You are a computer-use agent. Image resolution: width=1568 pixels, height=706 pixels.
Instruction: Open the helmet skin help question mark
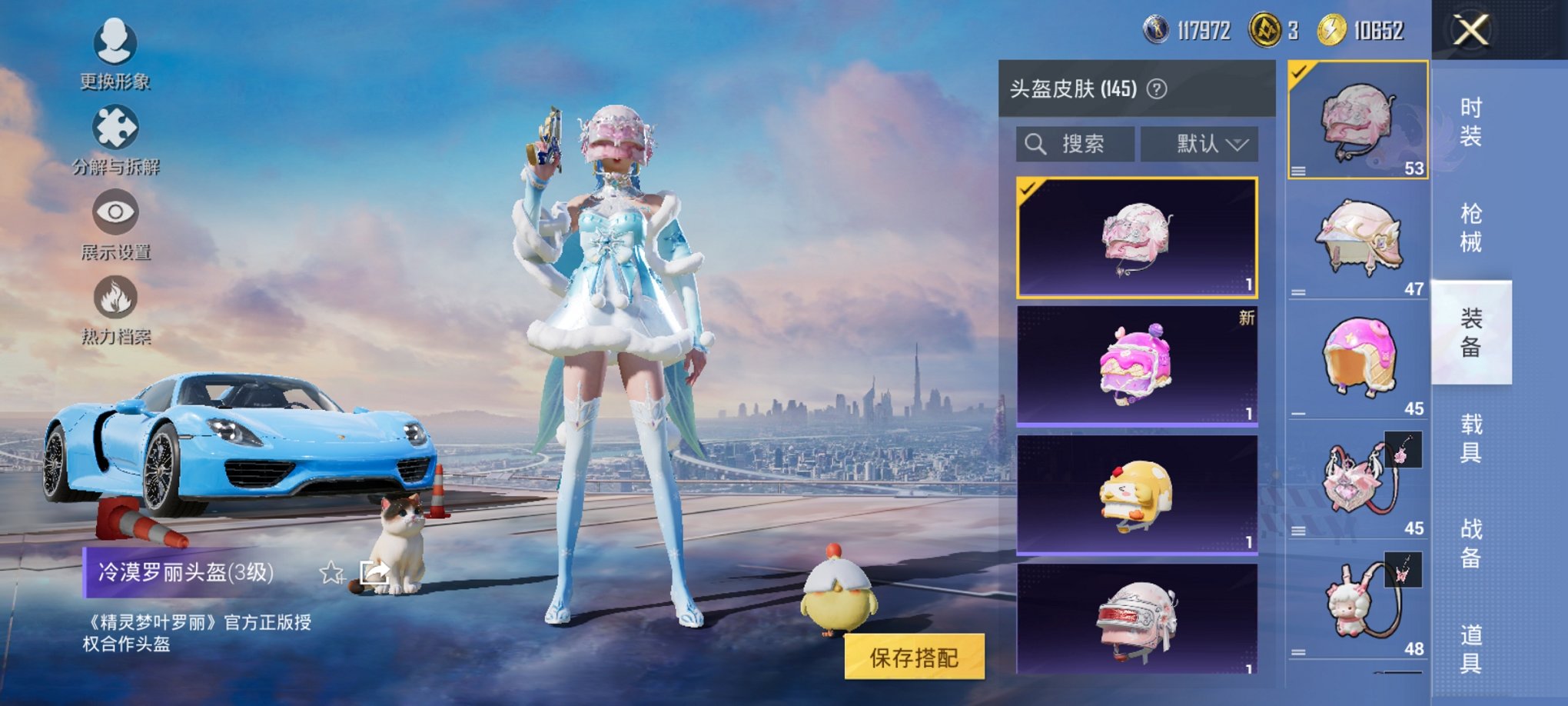[x=1156, y=89]
